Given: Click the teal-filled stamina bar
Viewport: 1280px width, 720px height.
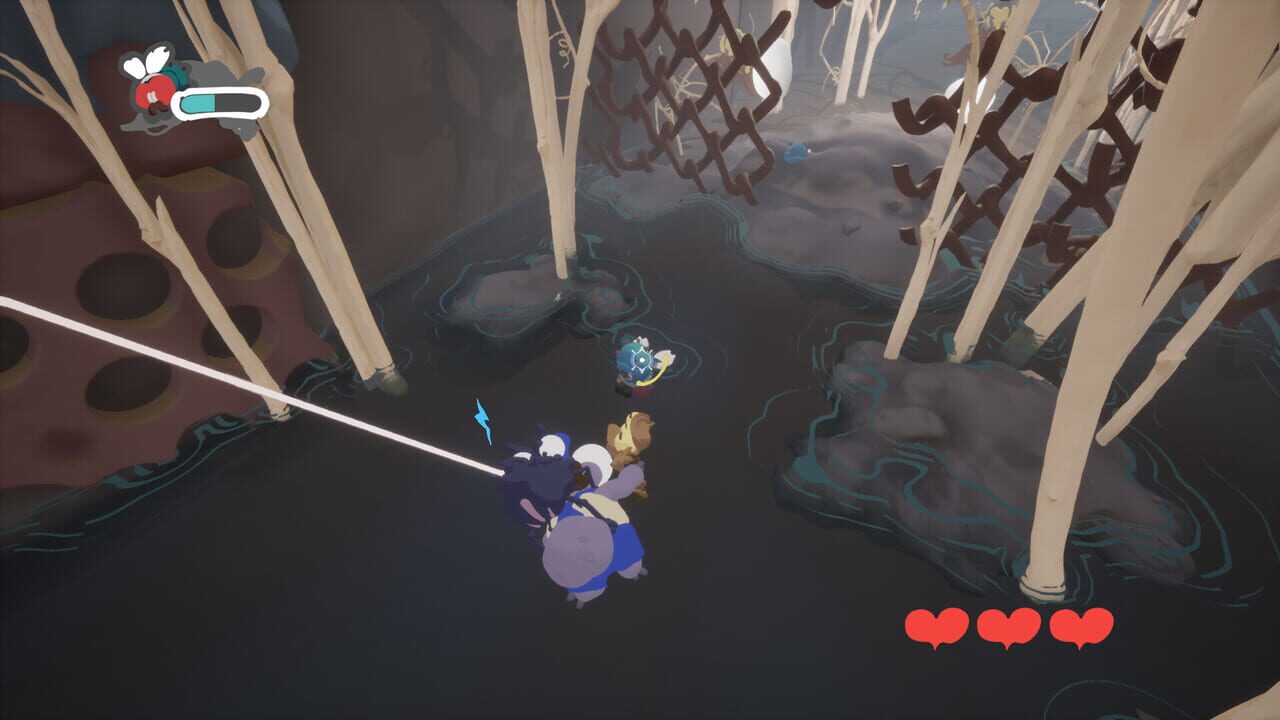Looking at the screenshot, I should 198,102.
